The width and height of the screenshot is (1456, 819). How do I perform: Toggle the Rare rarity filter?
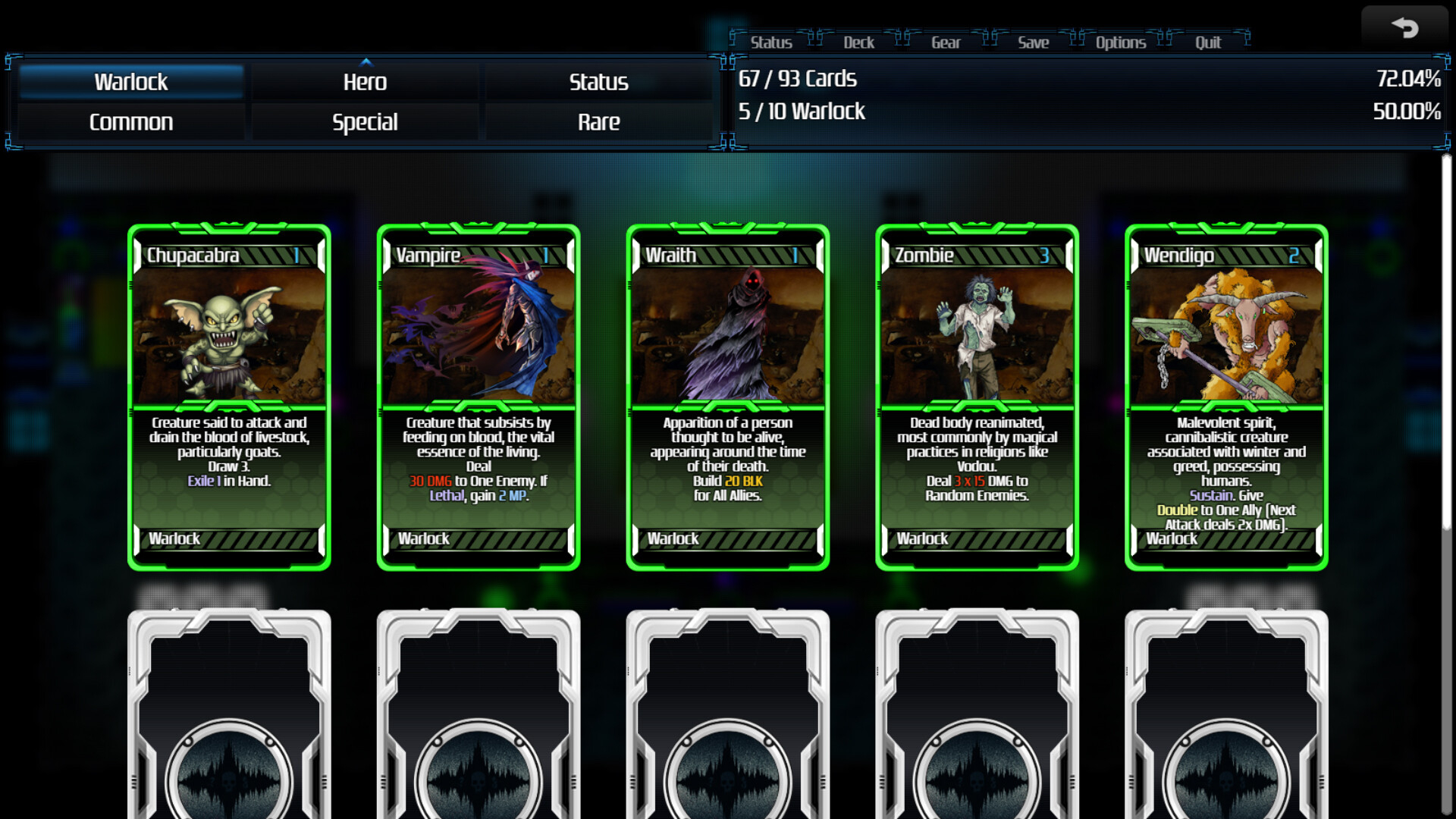pos(598,121)
